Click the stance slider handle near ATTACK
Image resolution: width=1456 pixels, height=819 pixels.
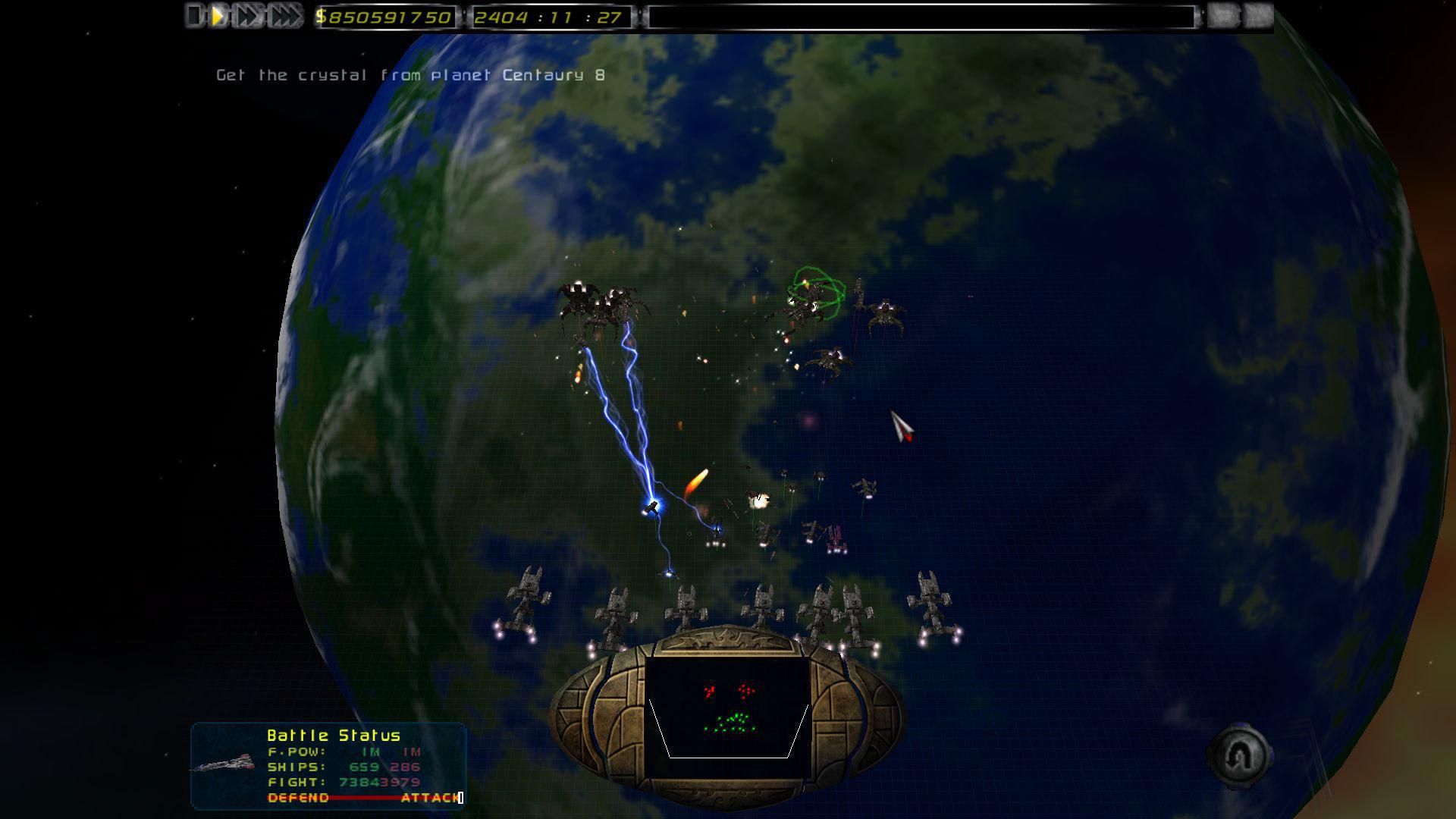click(459, 798)
